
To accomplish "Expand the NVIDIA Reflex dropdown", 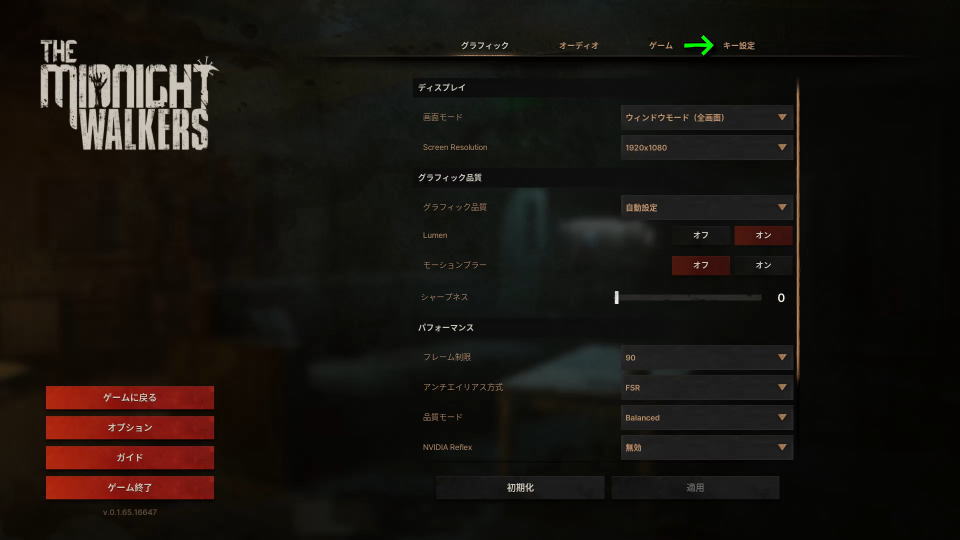I will [x=706, y=447].
